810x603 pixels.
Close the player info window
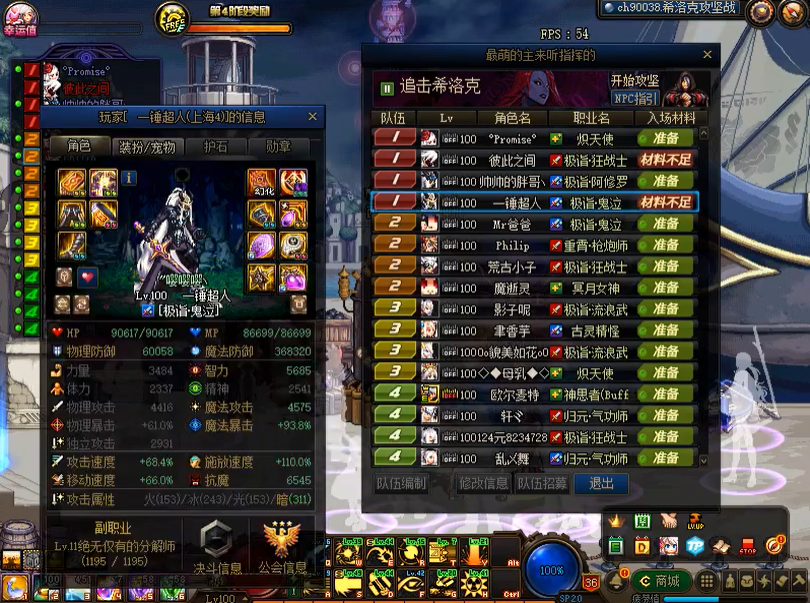pos(312,117)
